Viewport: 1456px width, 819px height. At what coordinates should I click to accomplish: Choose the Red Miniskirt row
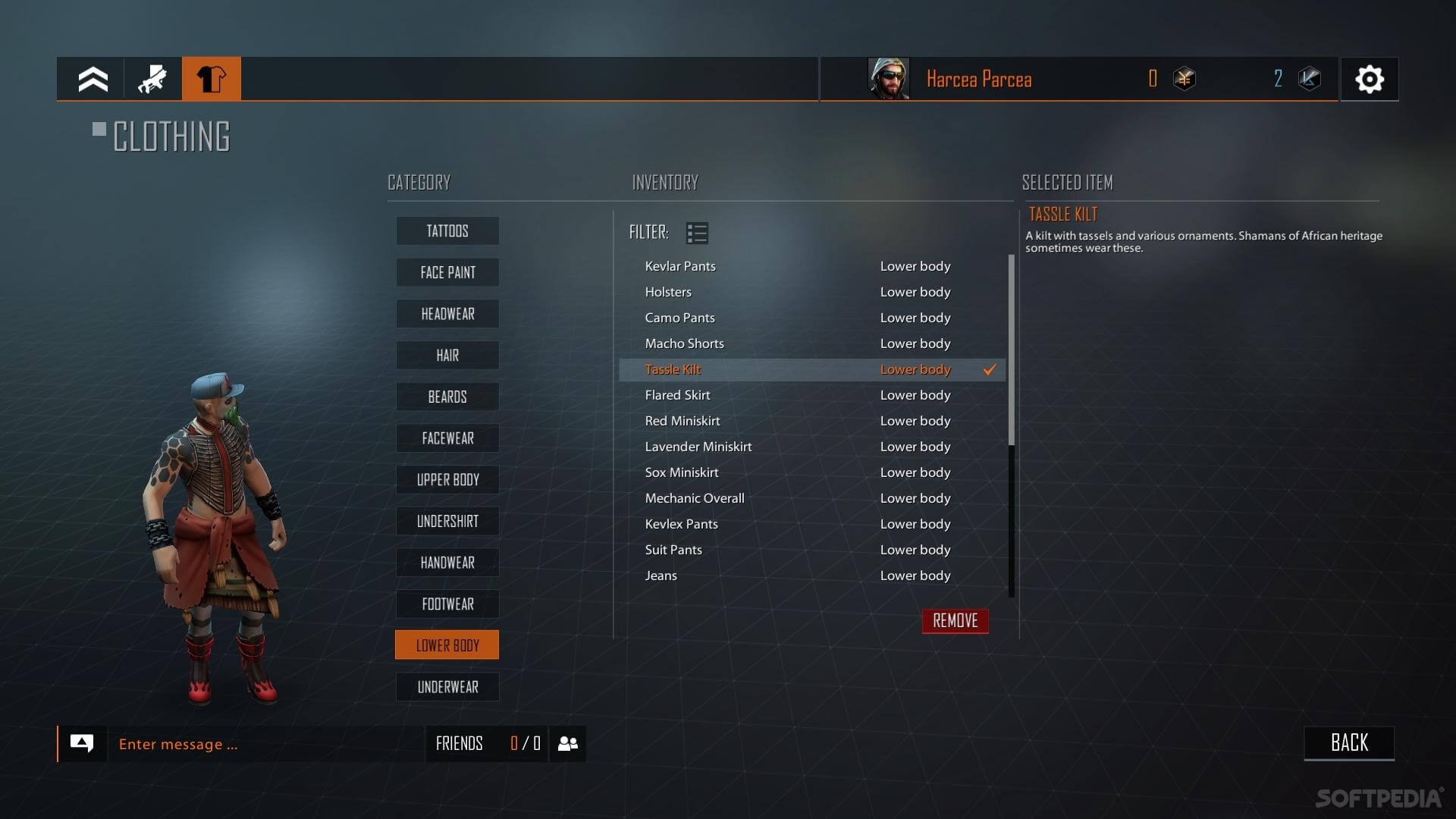tap(682, 421)
